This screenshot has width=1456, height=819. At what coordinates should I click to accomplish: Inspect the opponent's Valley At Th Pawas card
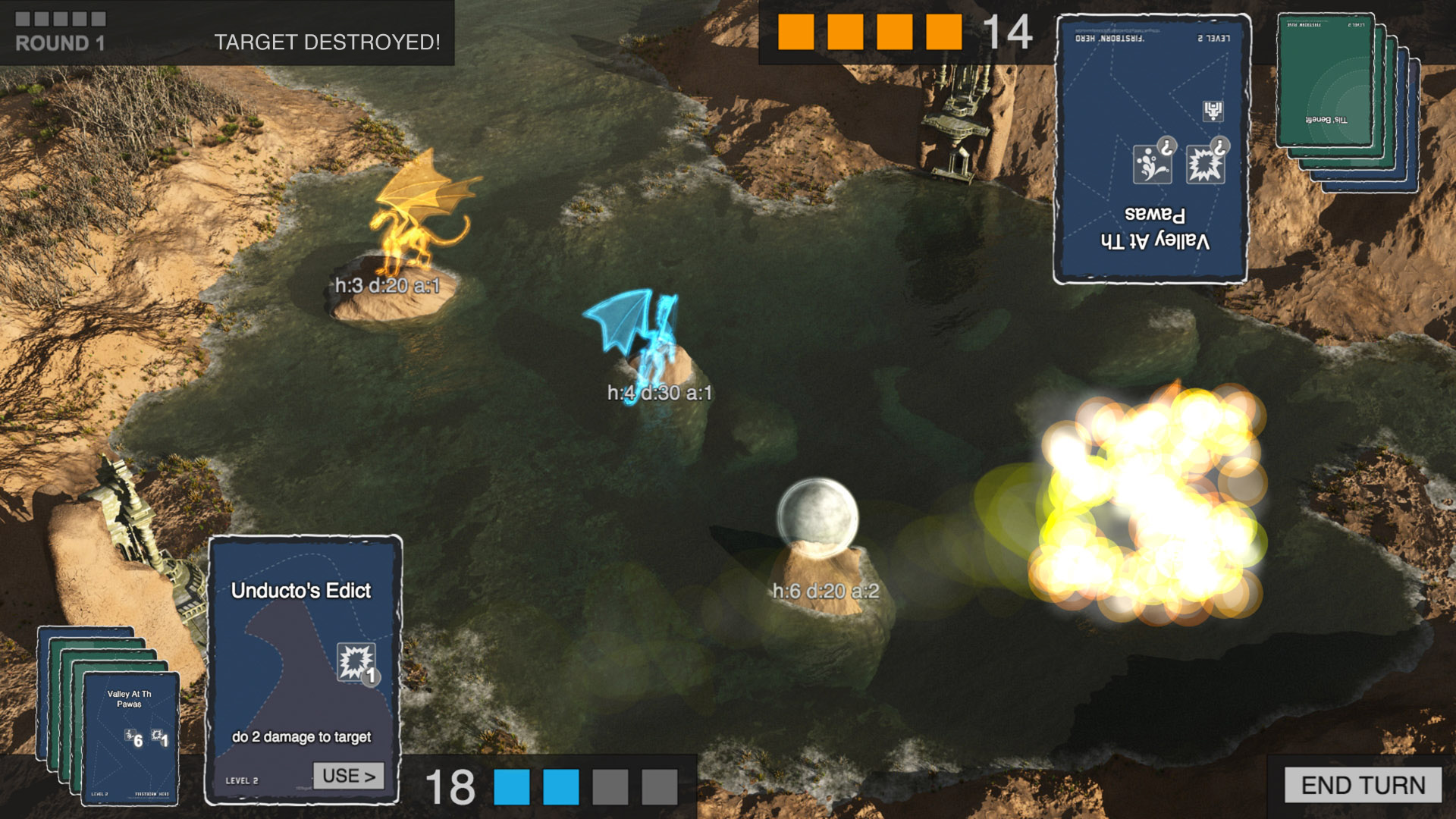[x=1150, y=149]
